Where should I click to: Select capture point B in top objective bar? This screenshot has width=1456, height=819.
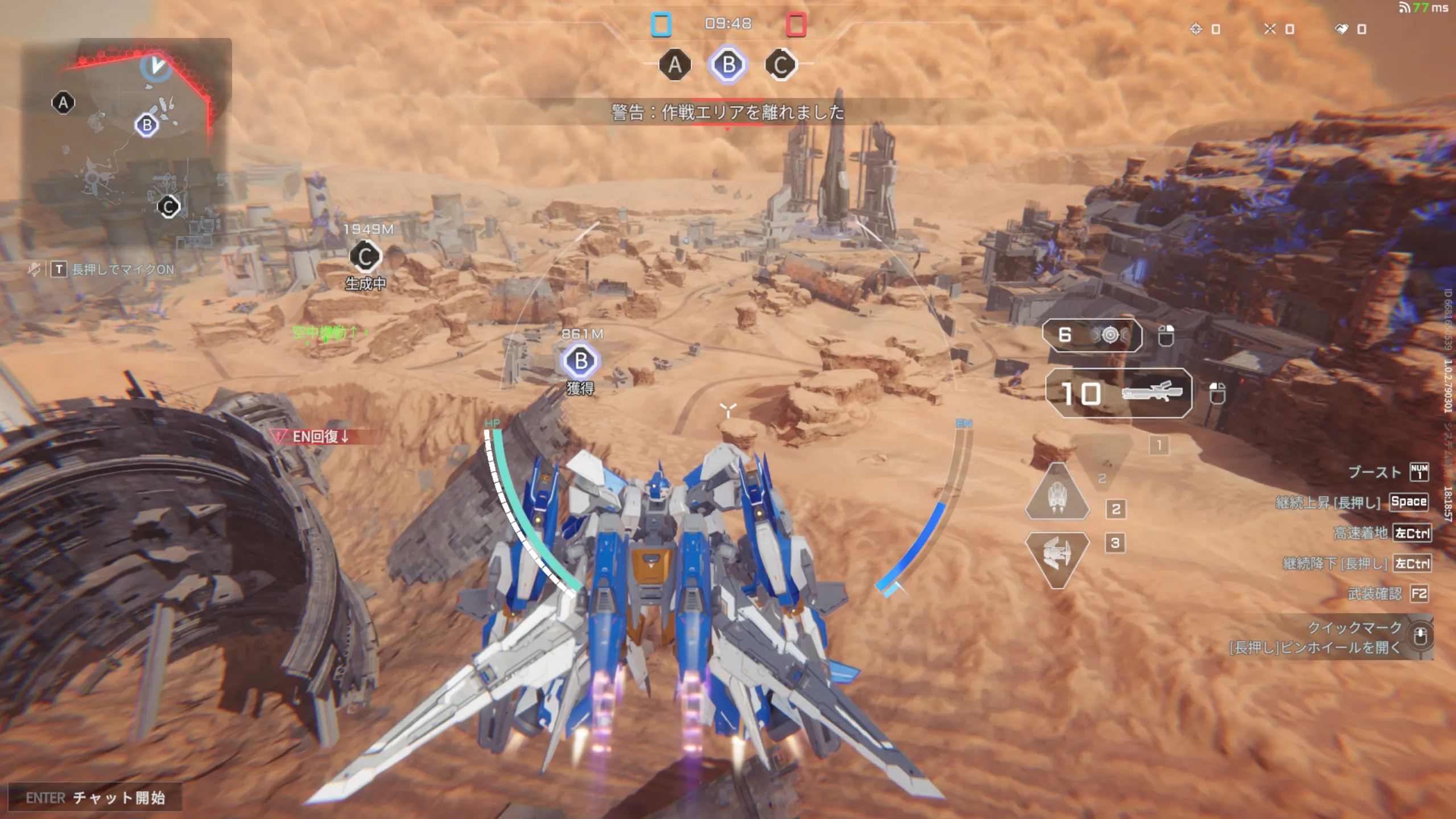[x=728, y=65]
